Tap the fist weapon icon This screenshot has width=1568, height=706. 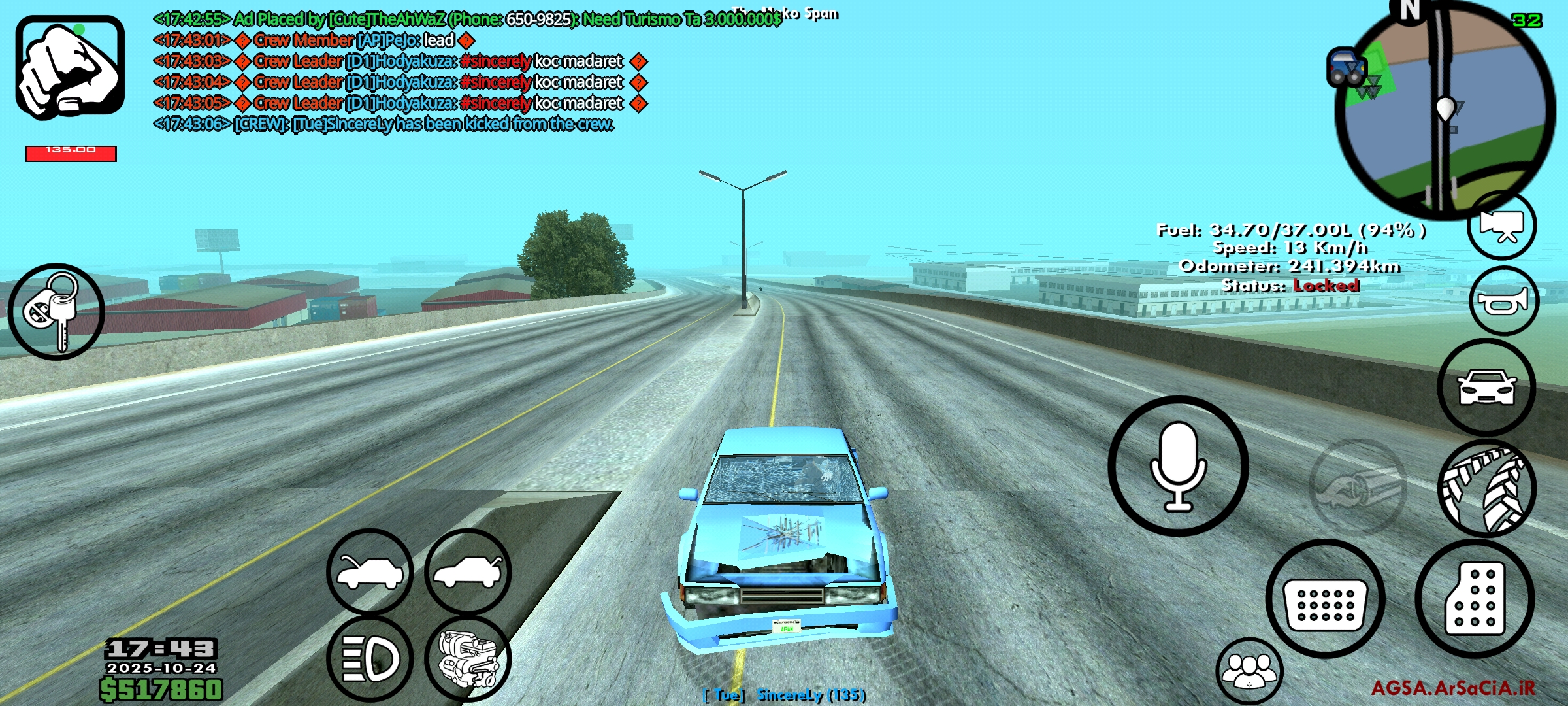point(70,67)
